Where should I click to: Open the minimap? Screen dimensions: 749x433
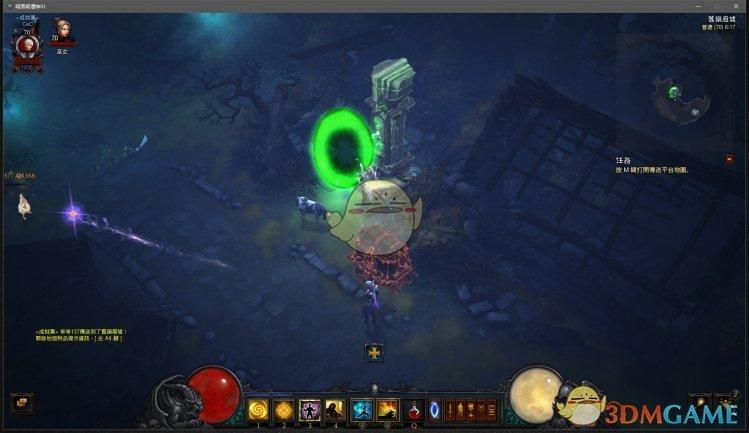[680, 95]
